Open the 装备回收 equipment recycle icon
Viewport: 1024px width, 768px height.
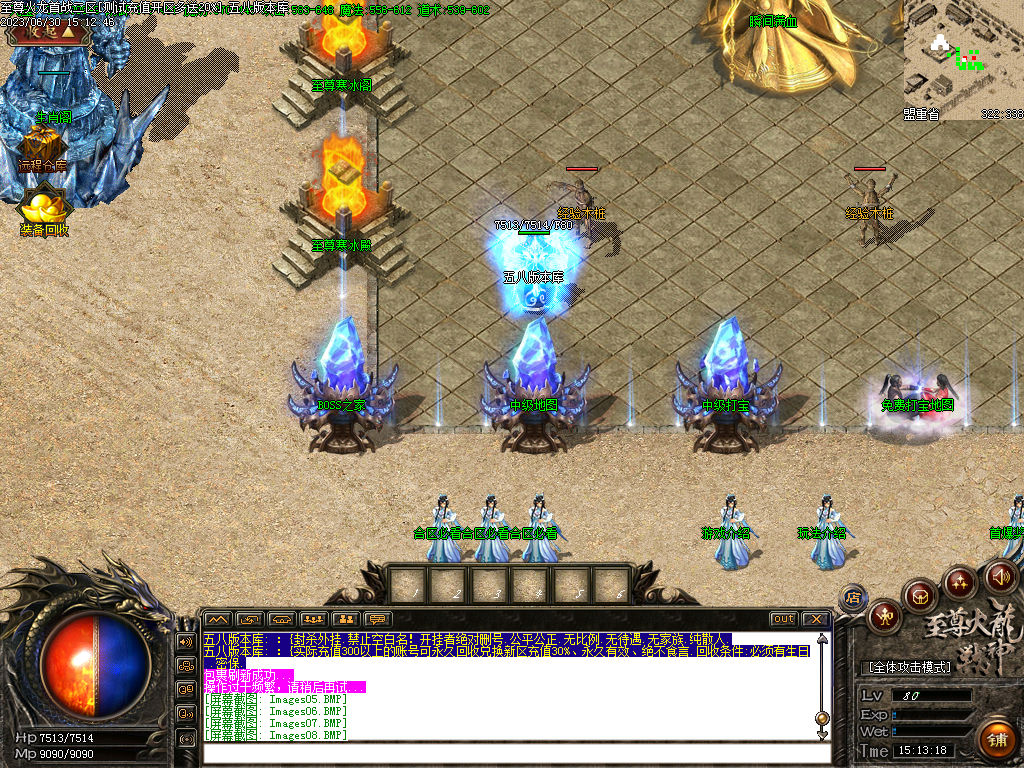point(44,211)
